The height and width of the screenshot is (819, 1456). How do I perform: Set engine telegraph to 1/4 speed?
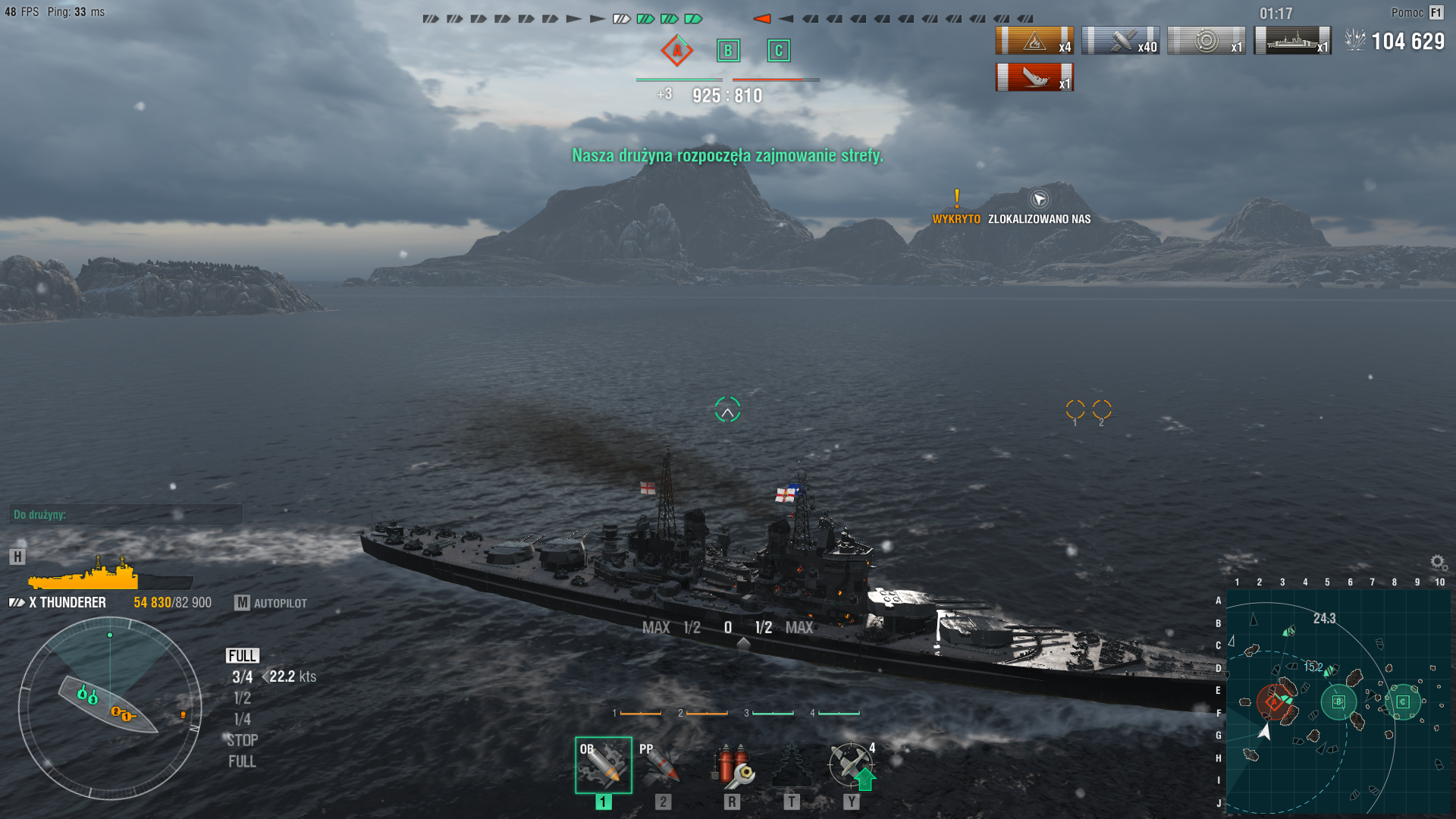tap(242, 719)
